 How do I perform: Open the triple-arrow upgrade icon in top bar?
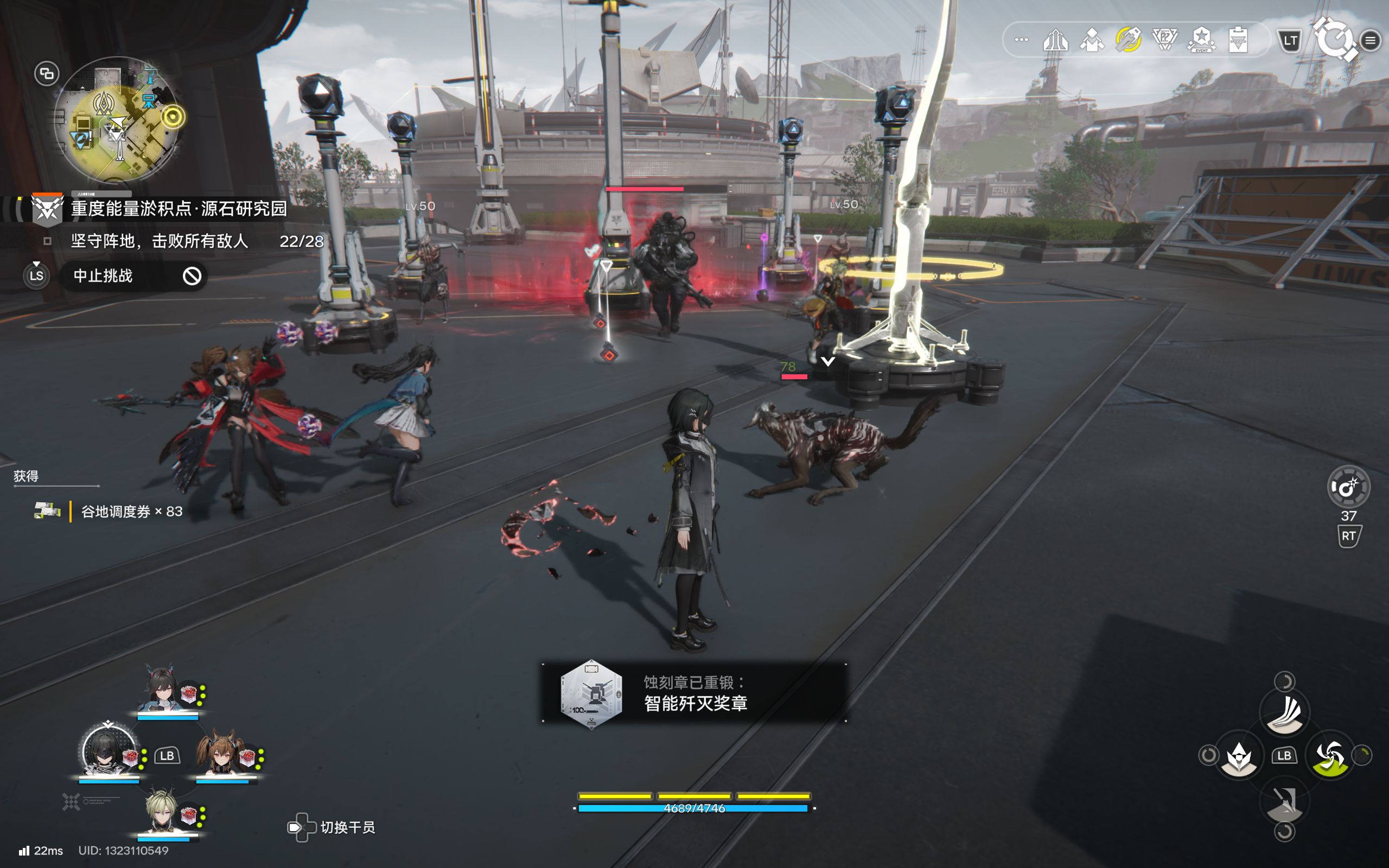[x=1055, y=40]
